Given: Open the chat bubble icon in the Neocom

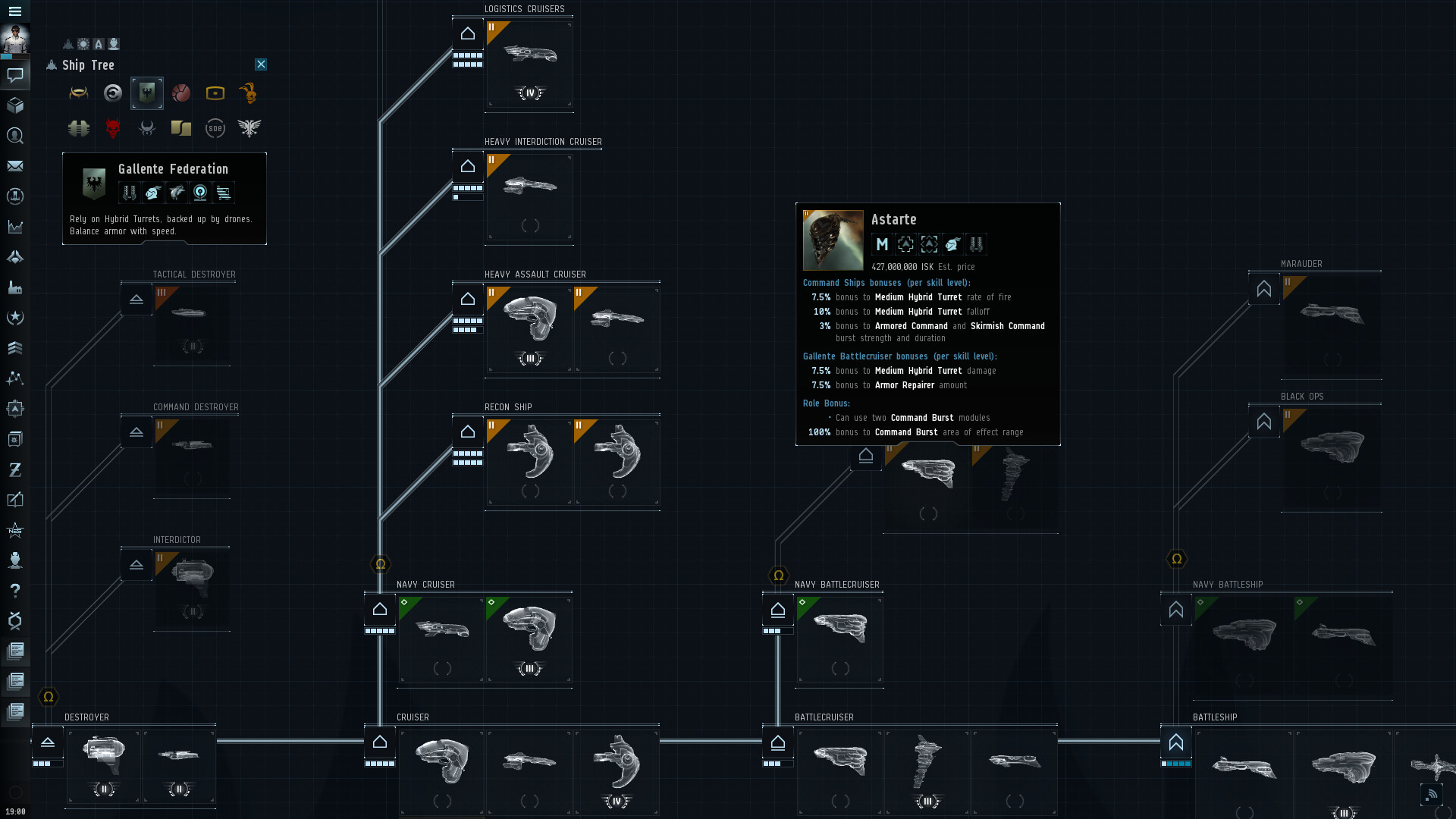Looking at the screenshot, I should coord(15,74).
